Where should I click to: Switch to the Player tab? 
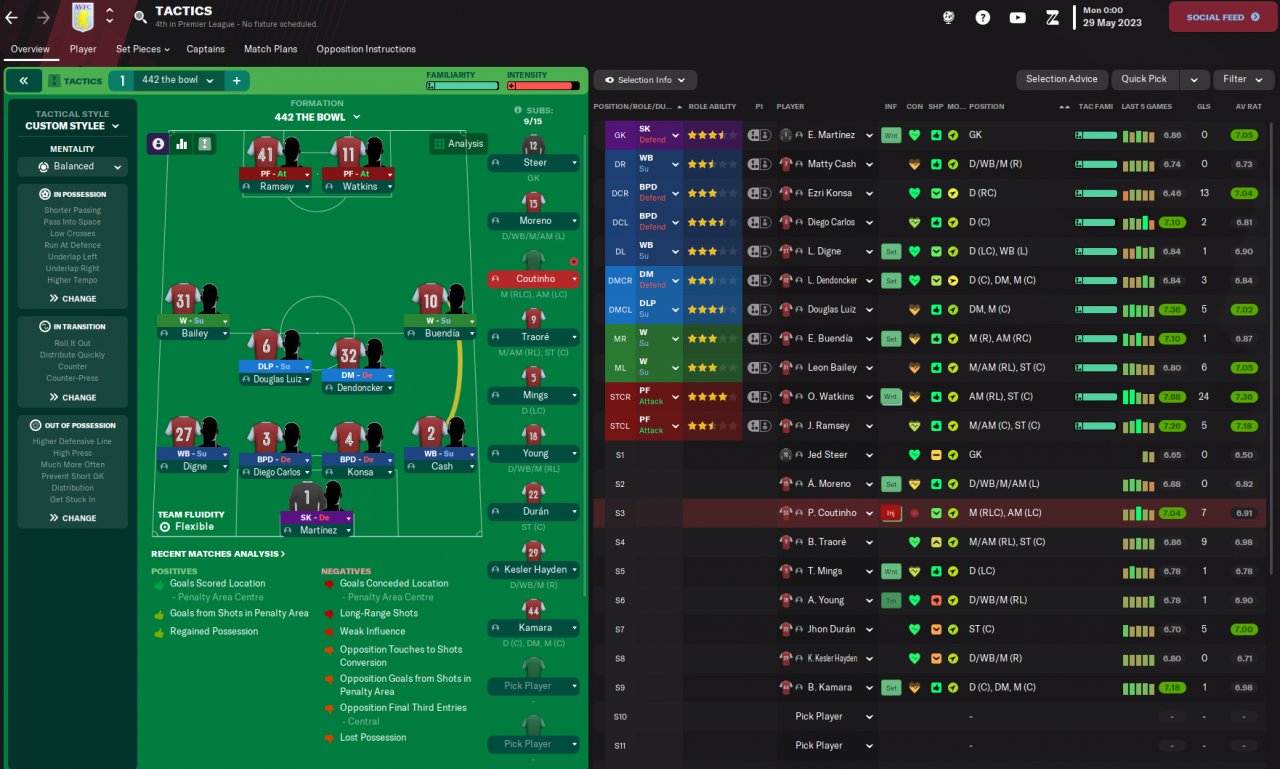point(83,49)
